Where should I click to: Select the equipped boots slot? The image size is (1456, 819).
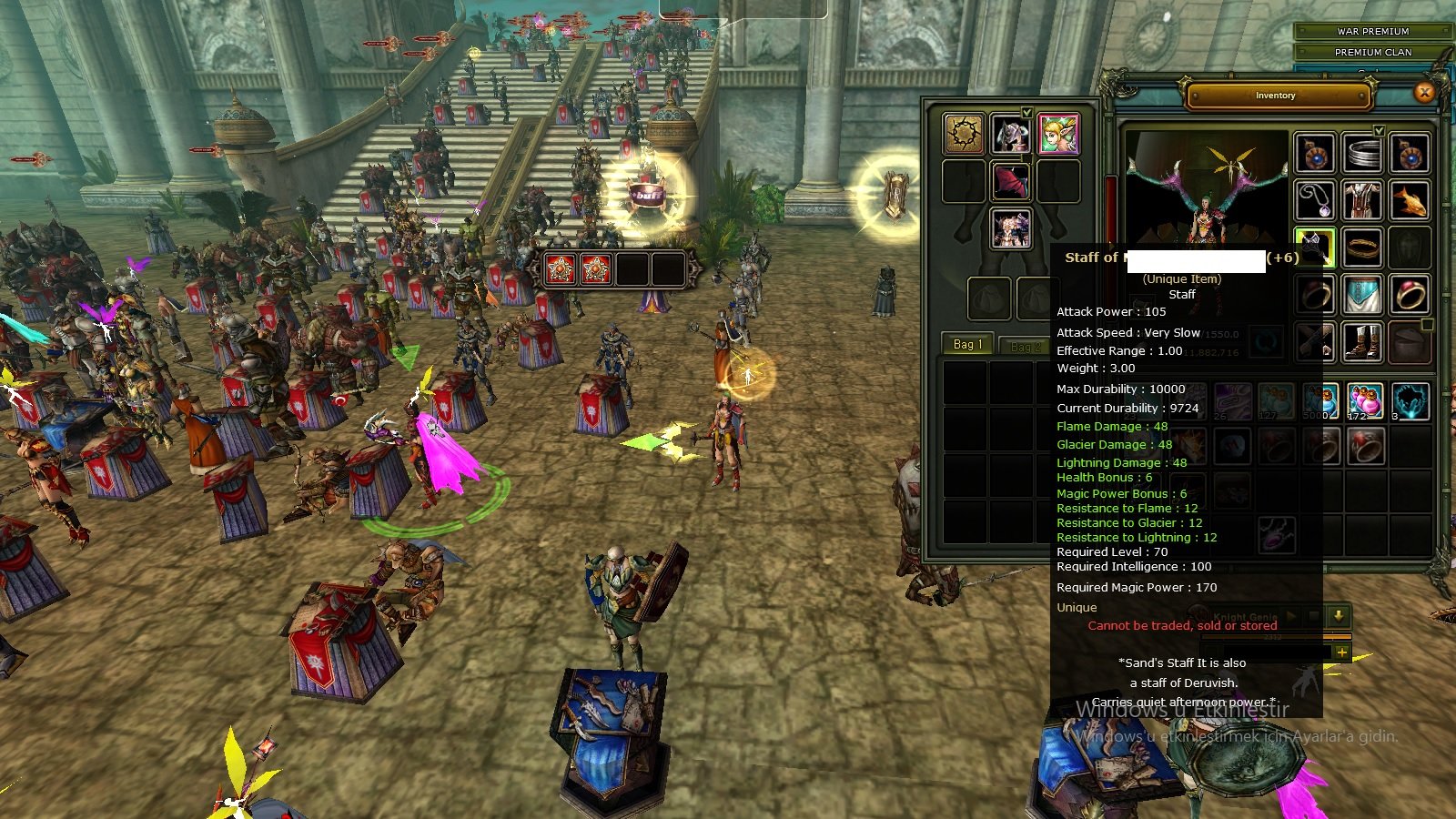click(1362, 341)
